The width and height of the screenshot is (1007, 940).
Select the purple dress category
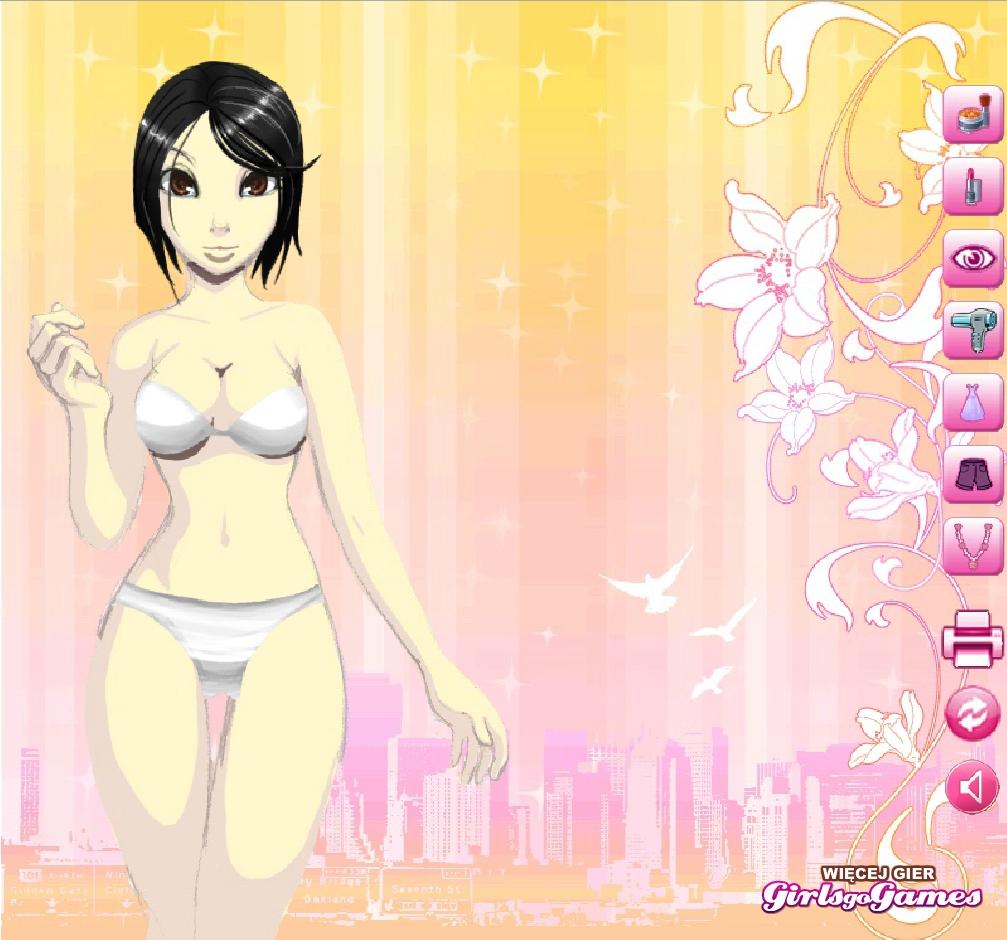(x=972, y=402)
